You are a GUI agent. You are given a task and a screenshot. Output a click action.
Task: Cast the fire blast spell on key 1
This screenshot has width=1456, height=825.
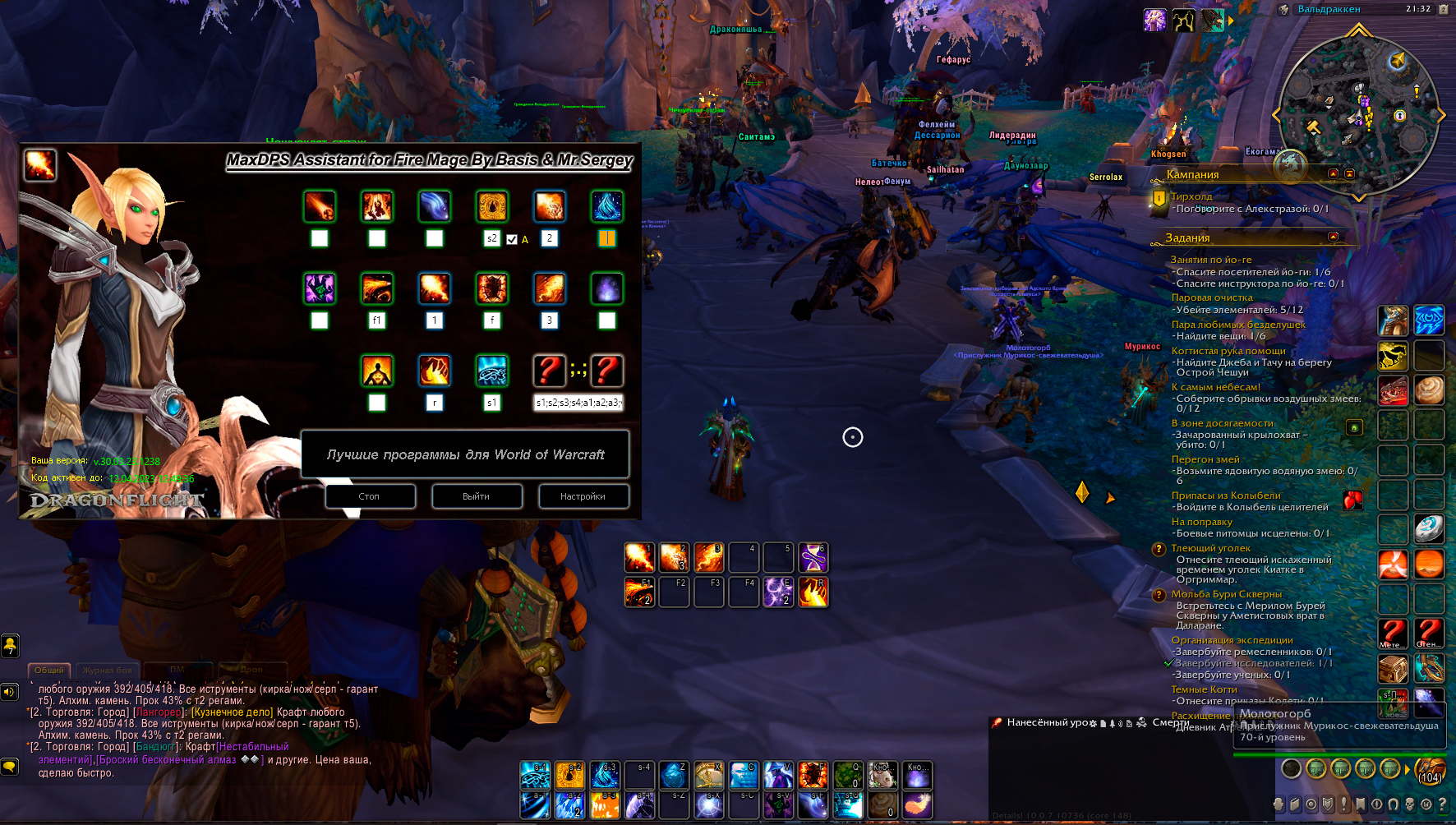[x=639, y=558]
